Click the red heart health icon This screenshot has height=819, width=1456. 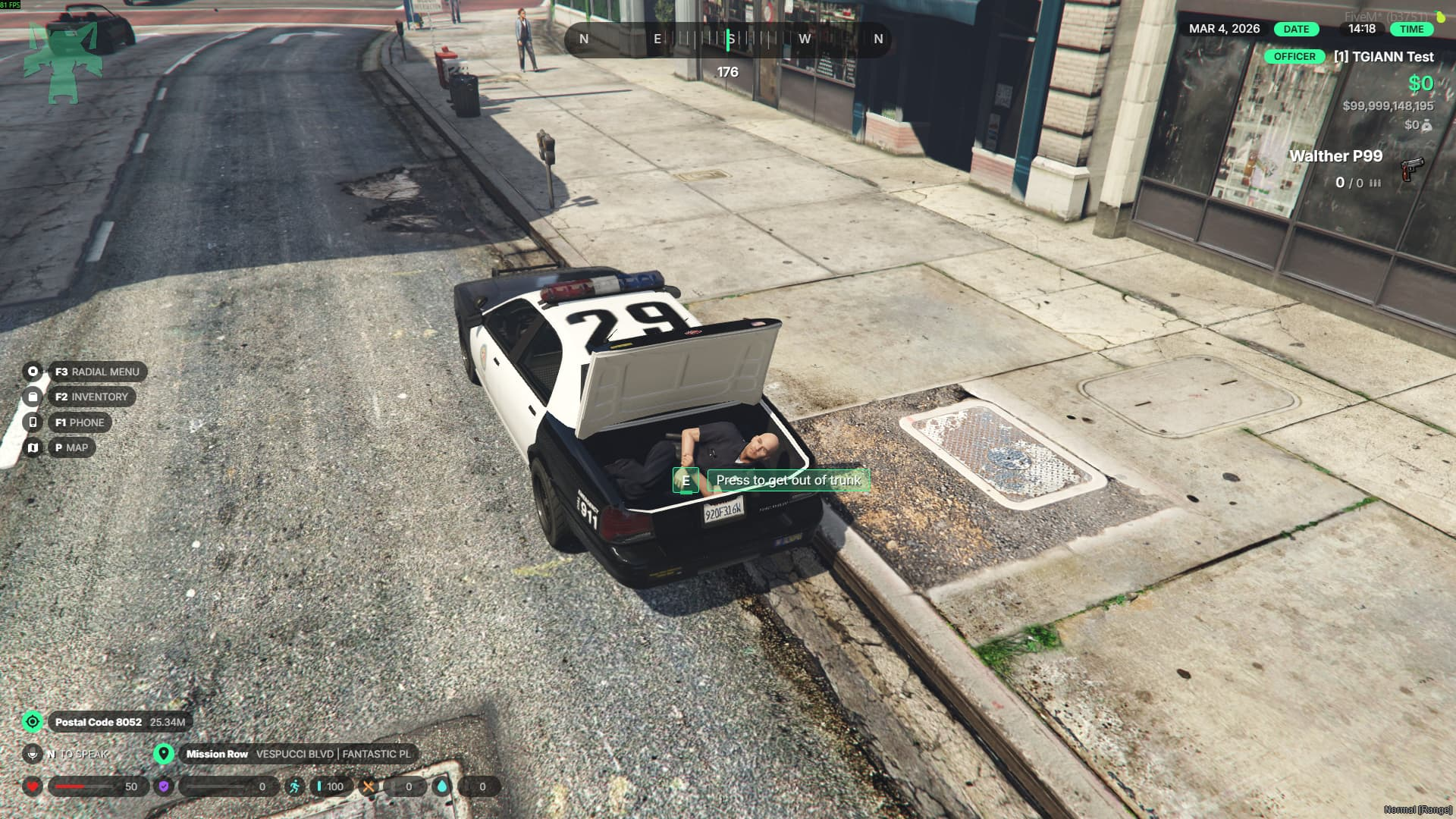pyautogui.click(x=33, y=786)
